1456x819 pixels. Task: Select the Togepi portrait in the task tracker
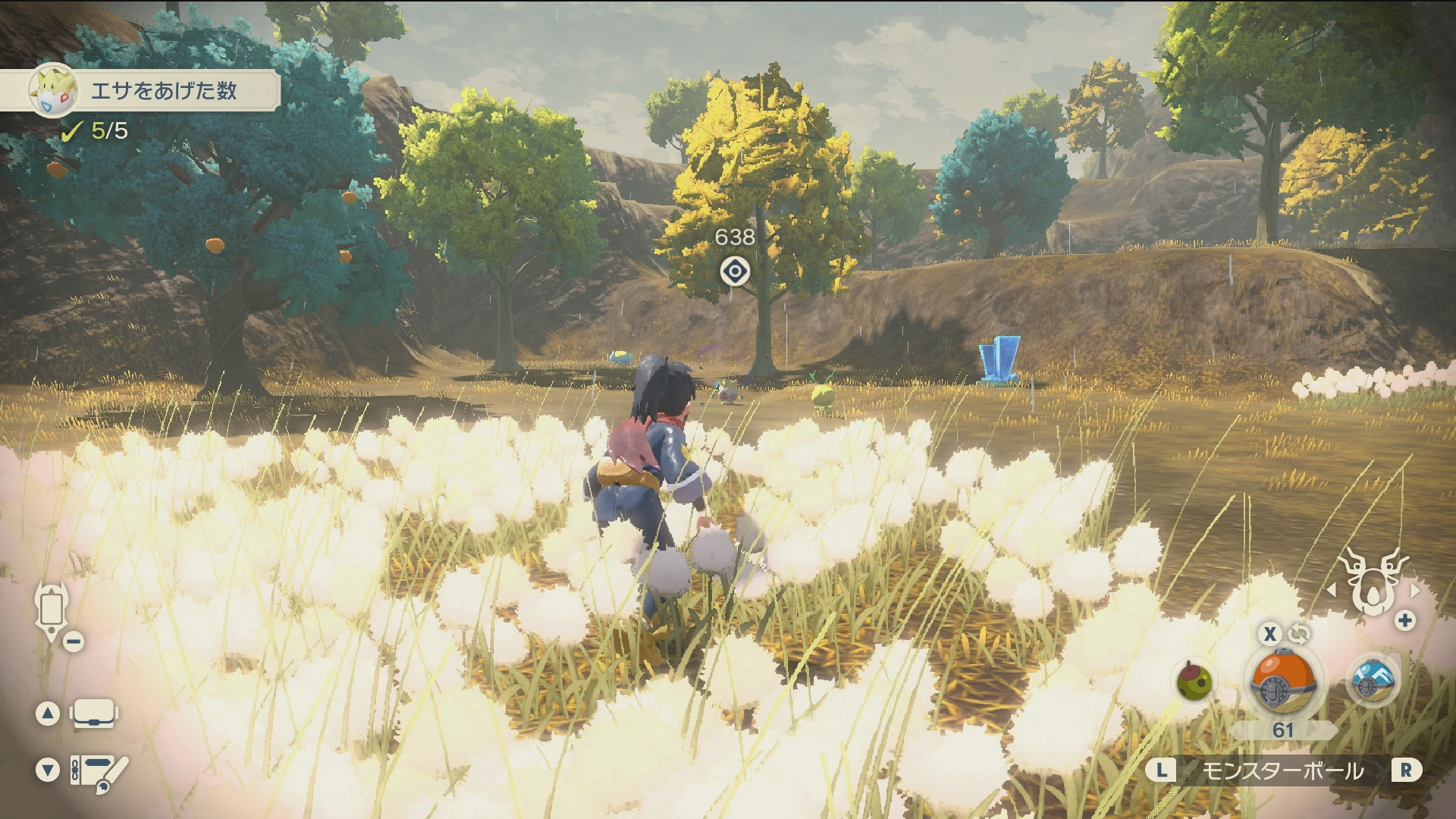point(53,90)
